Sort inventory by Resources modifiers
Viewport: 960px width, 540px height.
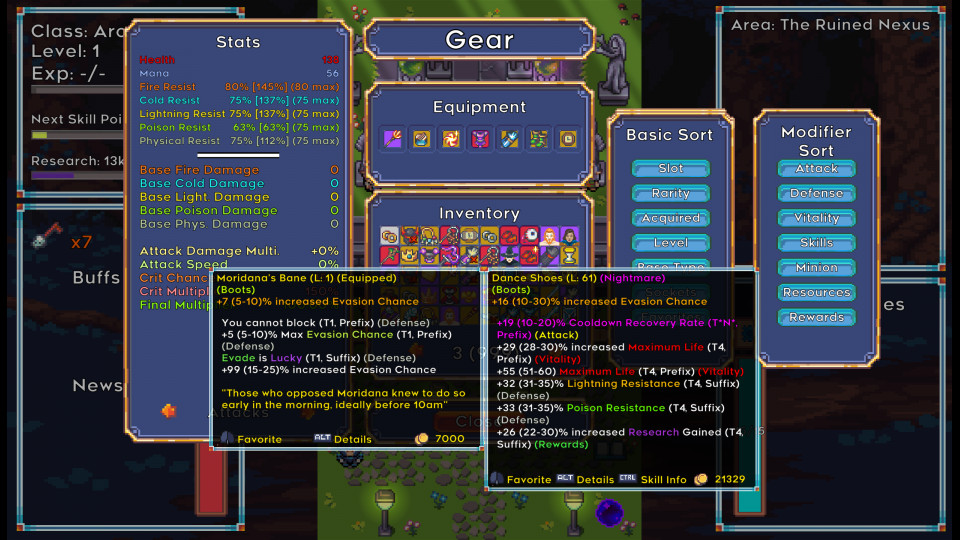[816, 293]
